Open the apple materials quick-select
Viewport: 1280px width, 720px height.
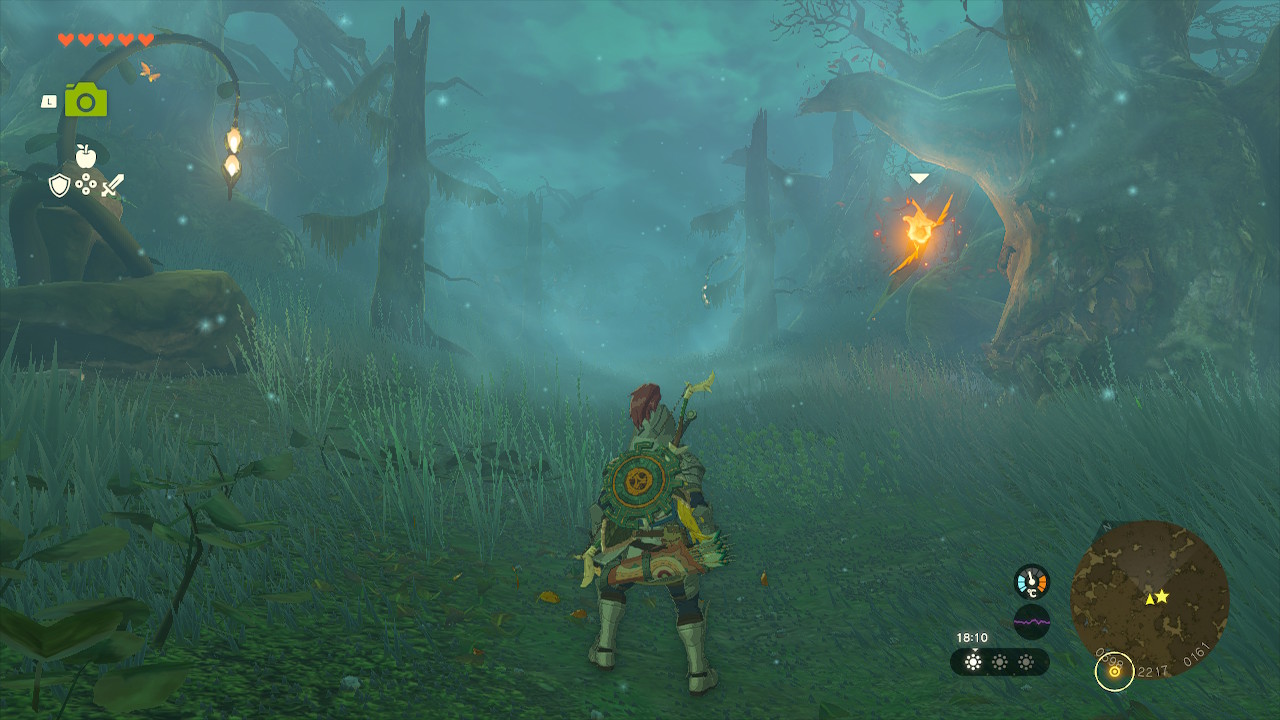85,156
